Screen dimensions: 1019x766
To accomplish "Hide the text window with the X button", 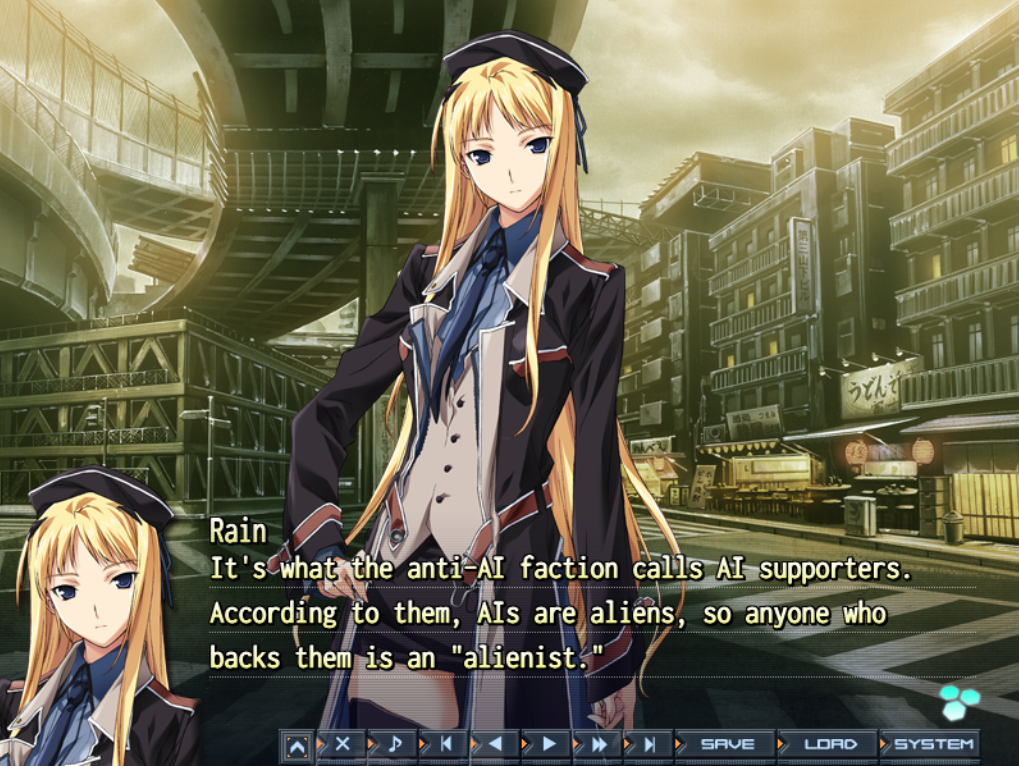I will click(x=343, y=744).
